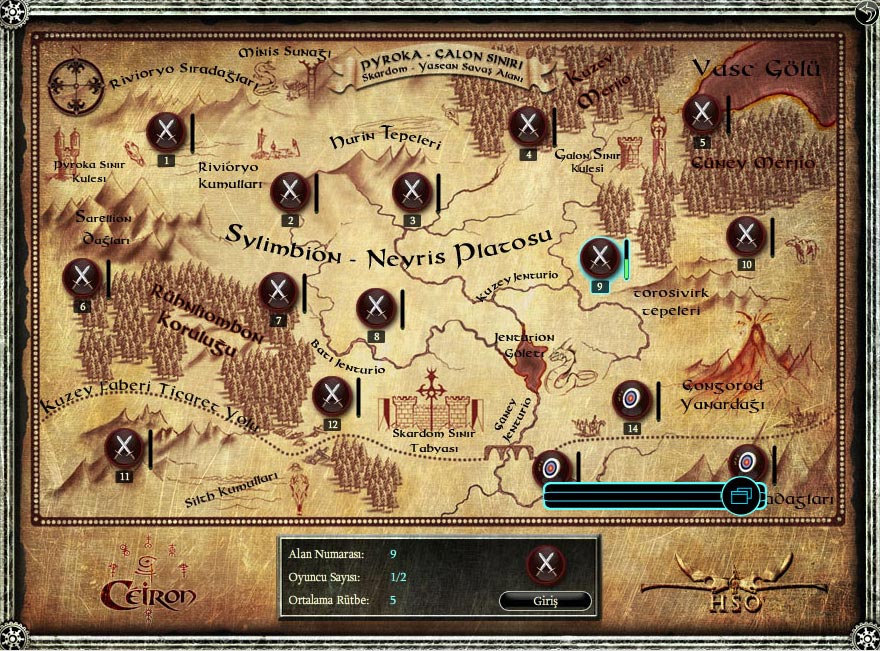Choose battle area 8 marker
Screen dimensions: 880x651
(x=376, y=308)
